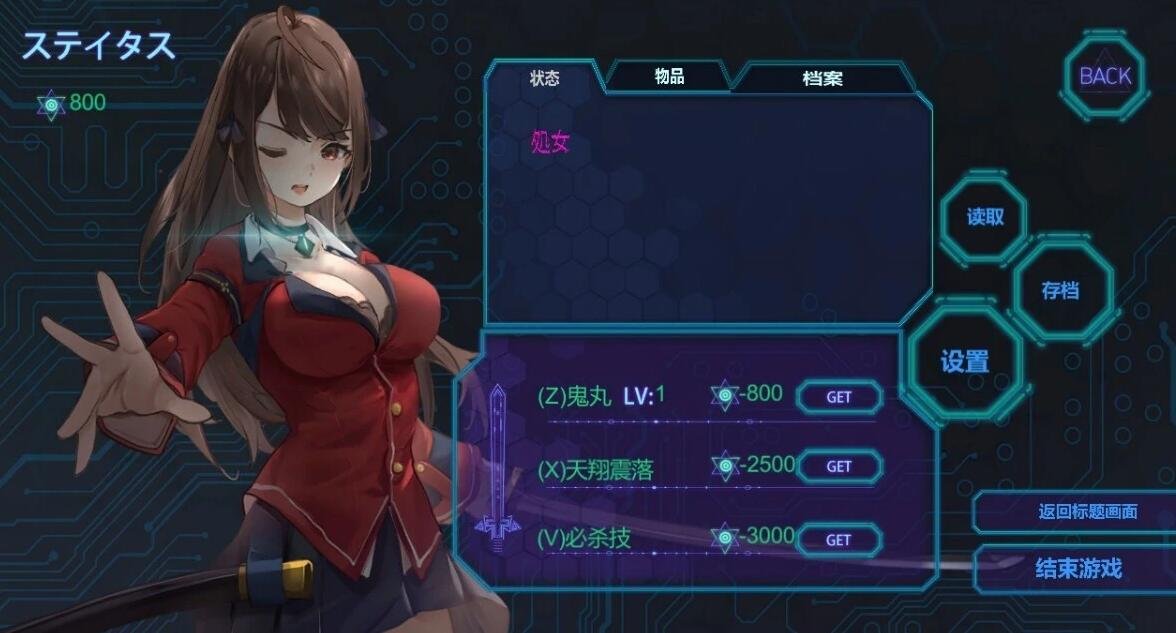The width and height of the screenshot is (1176, 633).
Task: Return to title with 返回标题画面
Action: point(1087,512)
